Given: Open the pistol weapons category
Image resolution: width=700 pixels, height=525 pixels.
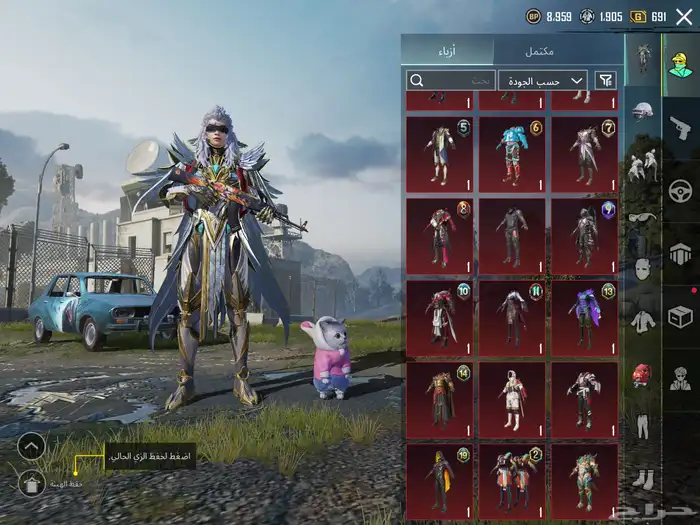Looking at the screenshot, I should pos(680,126).
